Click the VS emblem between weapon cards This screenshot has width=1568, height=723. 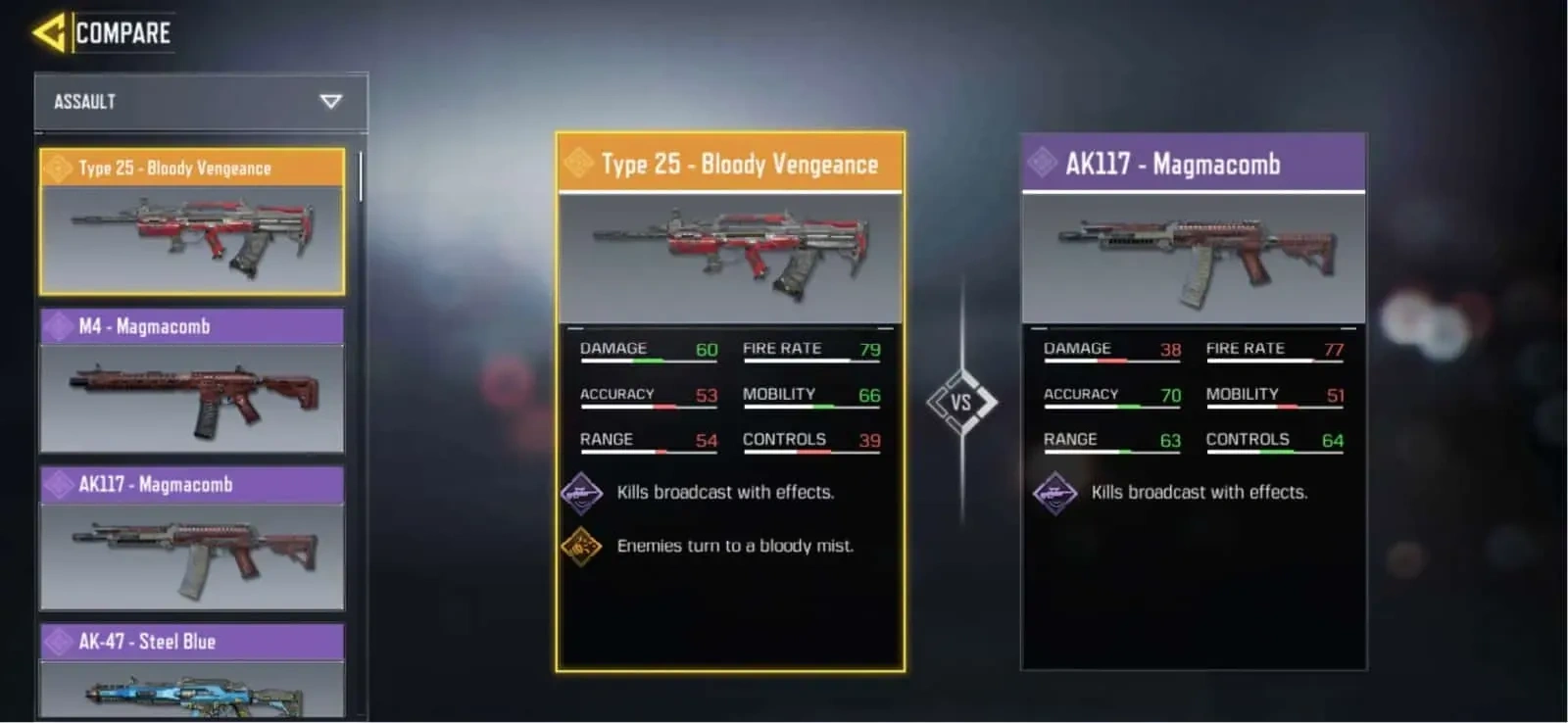964,400
